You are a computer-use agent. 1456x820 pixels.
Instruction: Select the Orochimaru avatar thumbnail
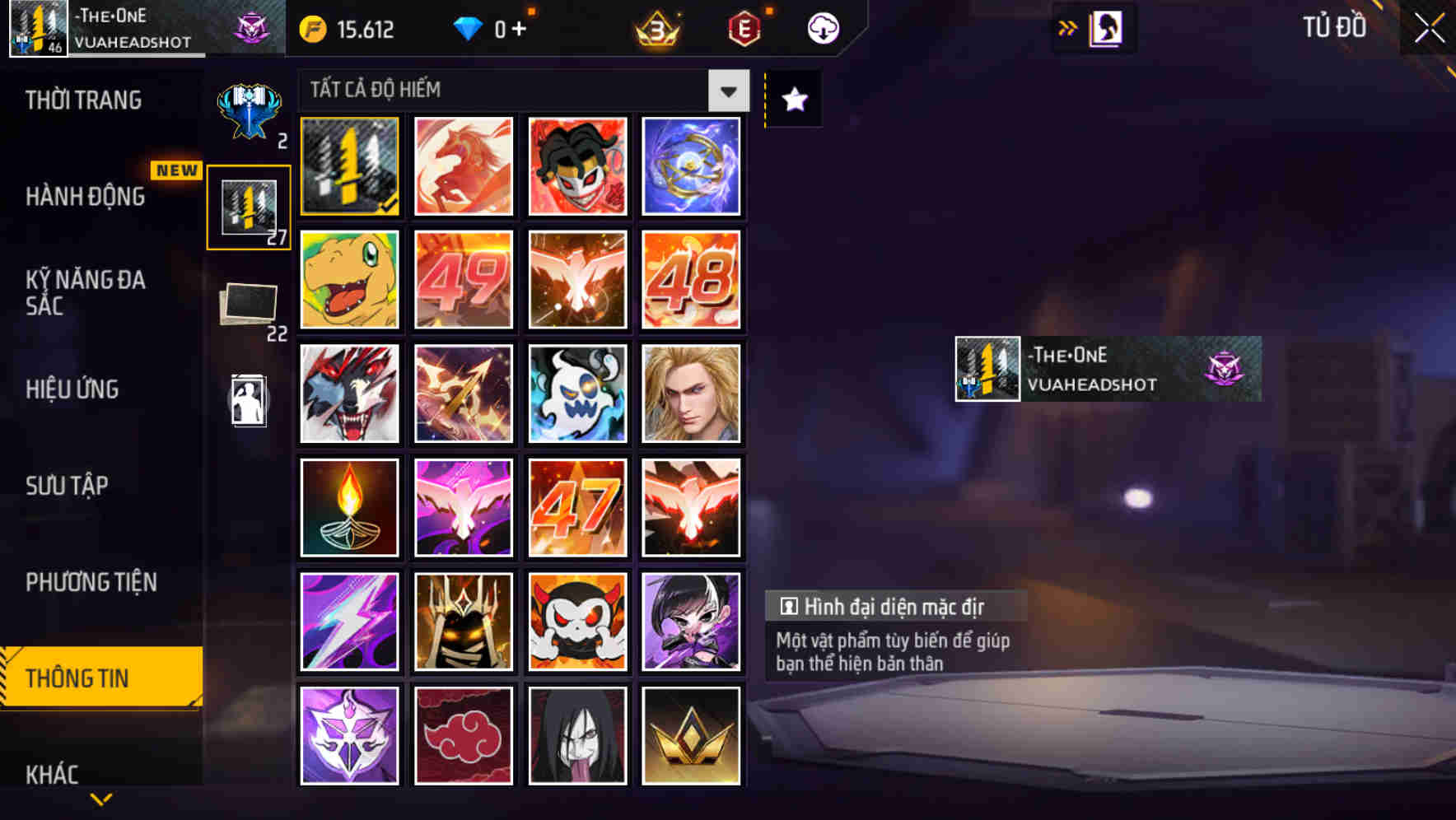tap(577, 735)
